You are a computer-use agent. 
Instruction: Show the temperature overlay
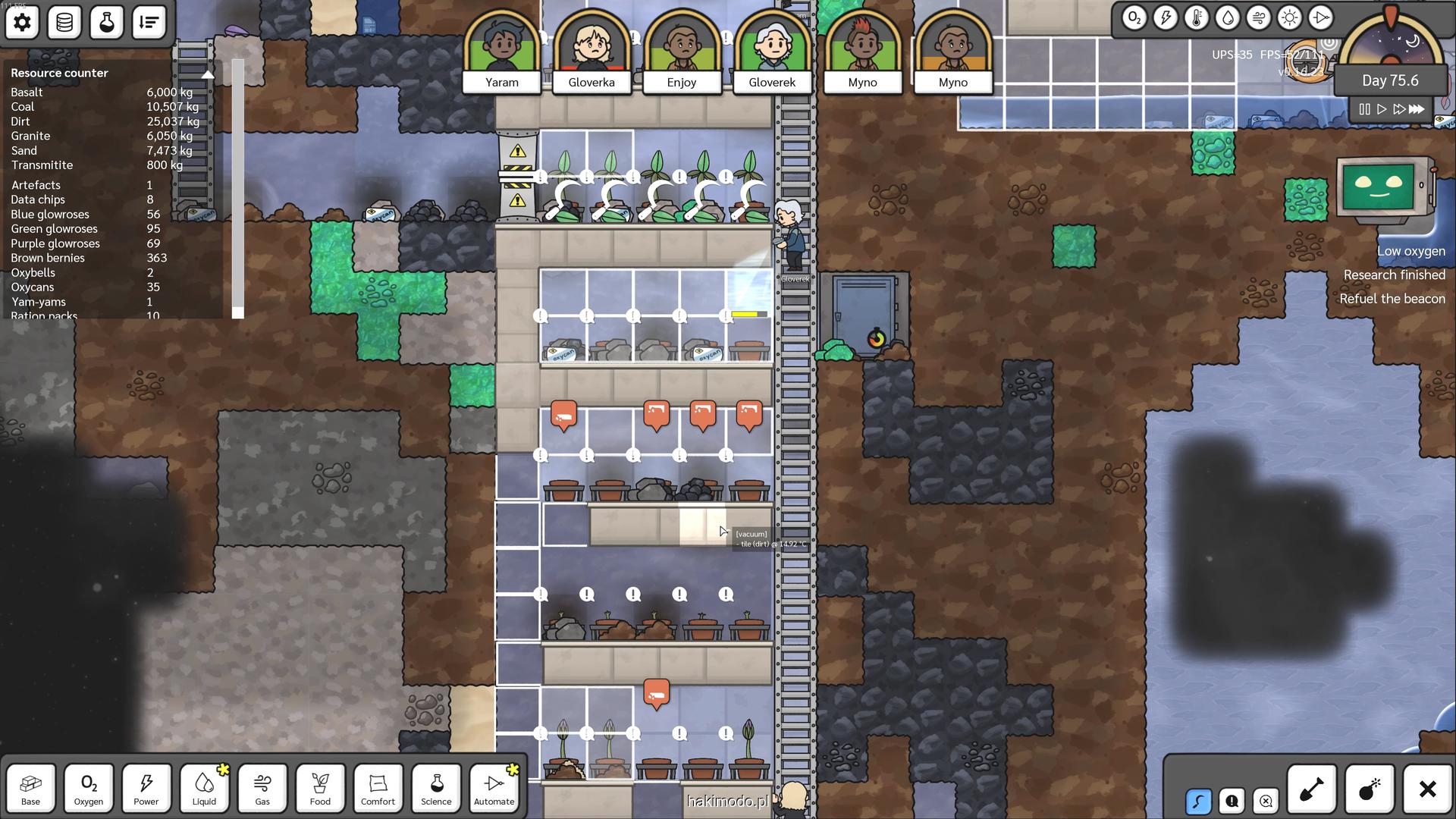pos(1196,17)
